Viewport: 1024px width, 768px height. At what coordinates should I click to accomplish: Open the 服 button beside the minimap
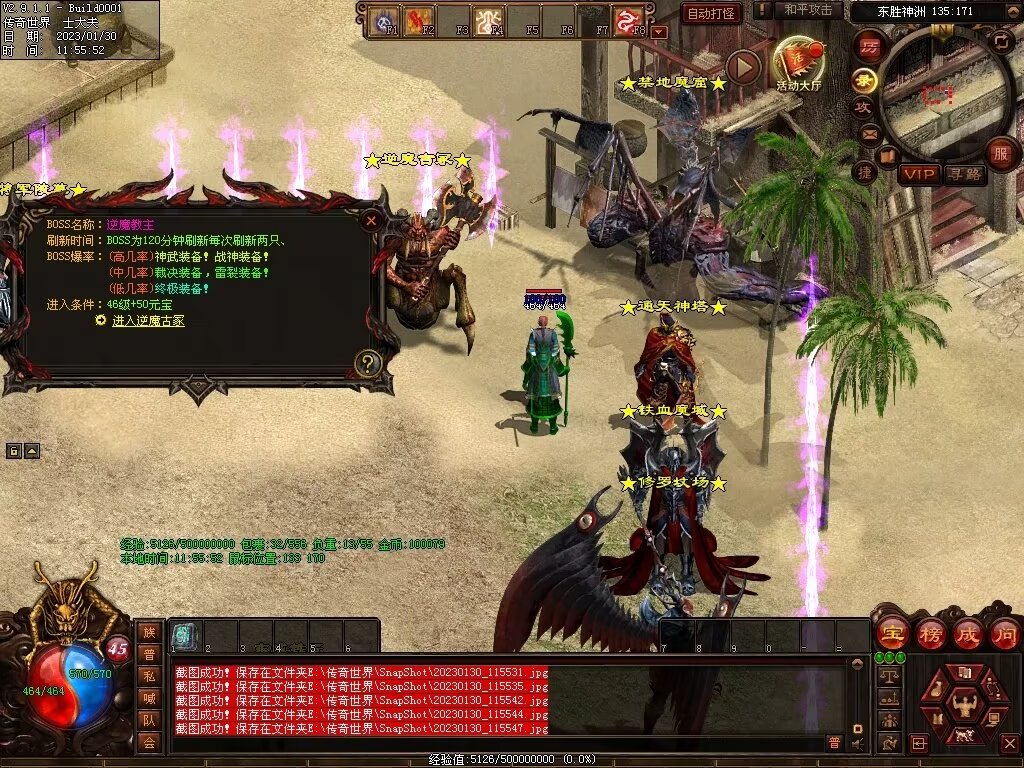tap(1000, 153)
